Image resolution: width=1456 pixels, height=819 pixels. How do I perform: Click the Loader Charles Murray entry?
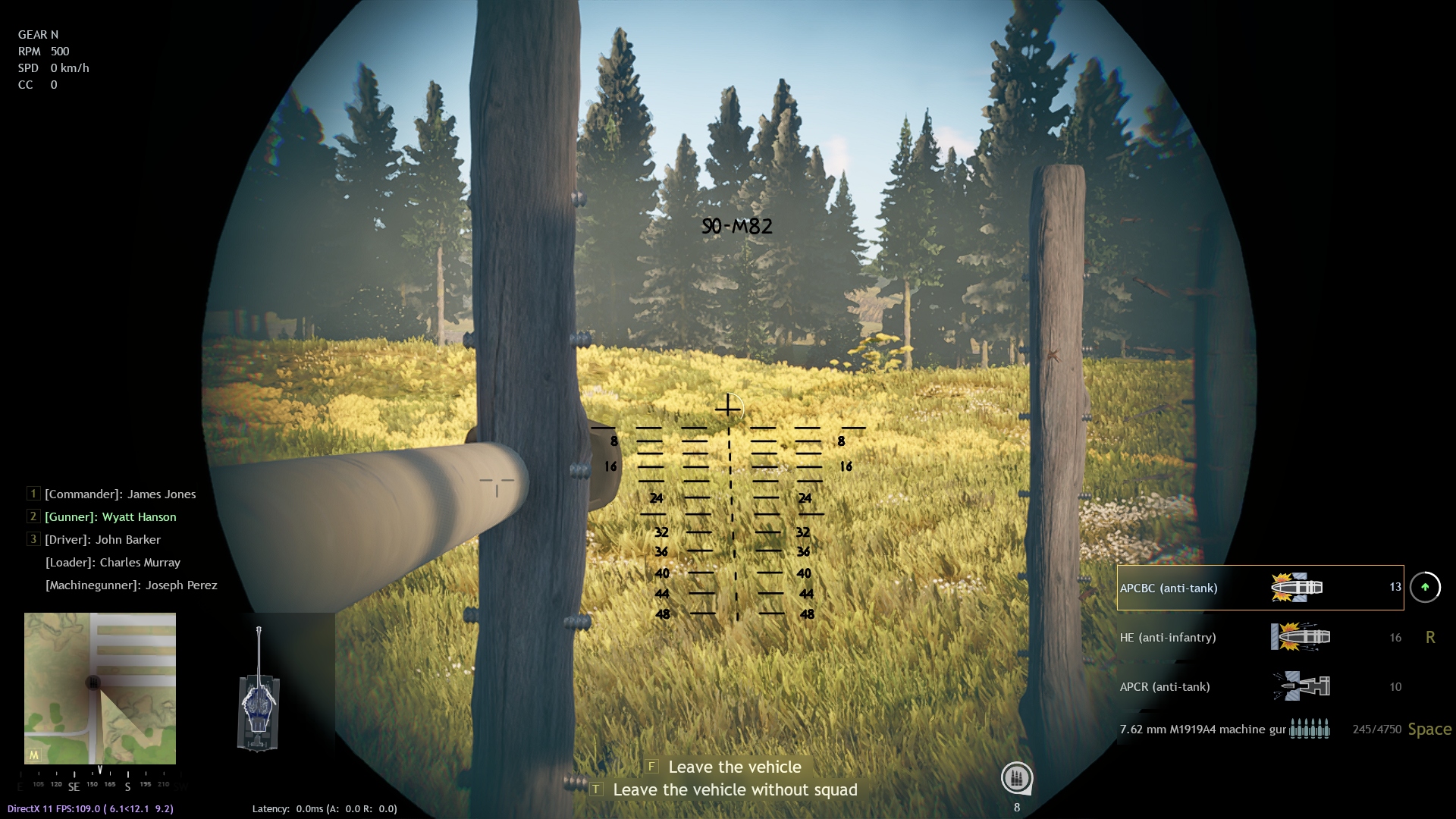(x=111, y=562)
